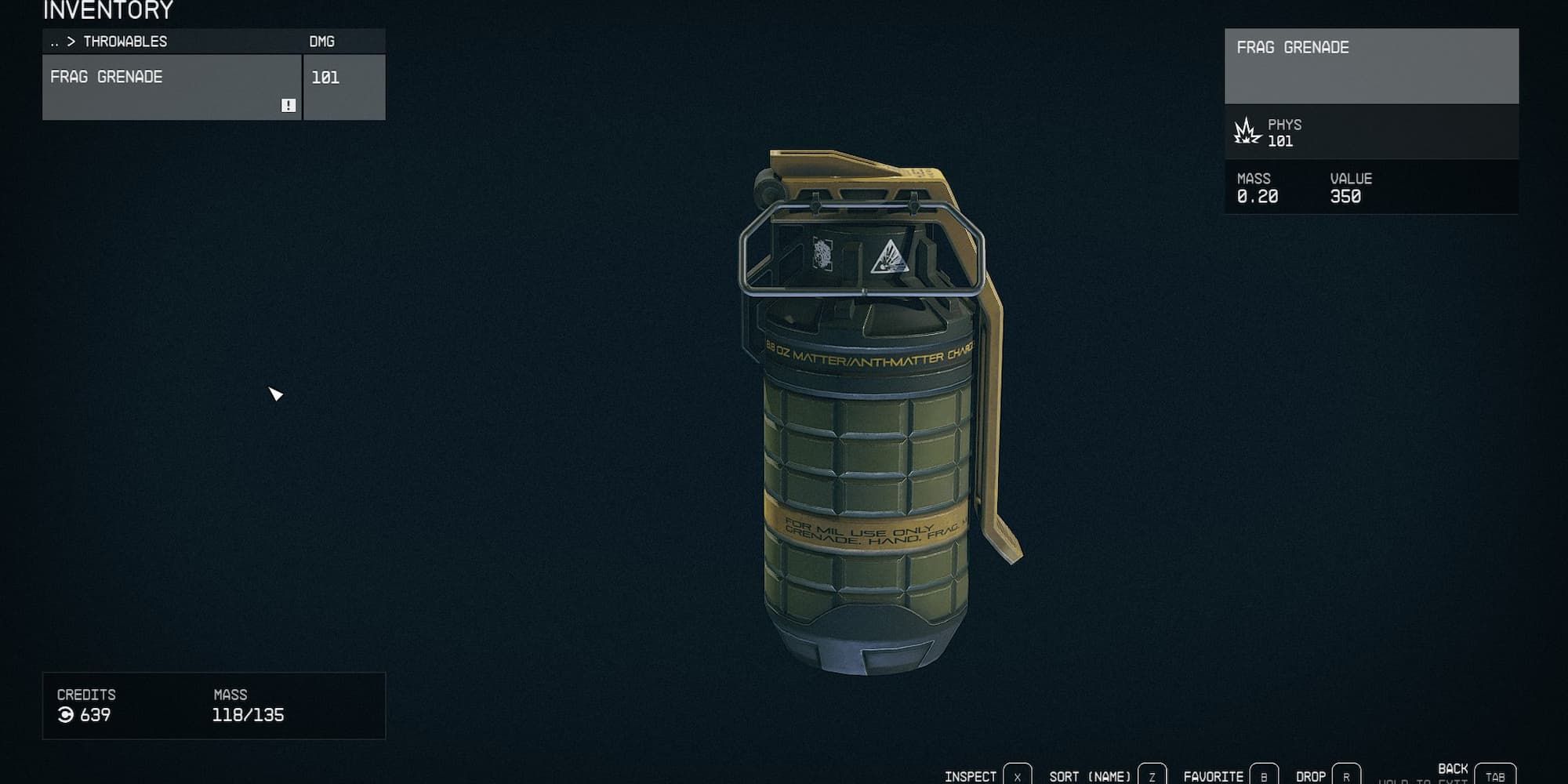This screenshot has height=784, width=1568.
Task: Click the warning icon on the Frag Grenade row
Action: pos(288,103)
